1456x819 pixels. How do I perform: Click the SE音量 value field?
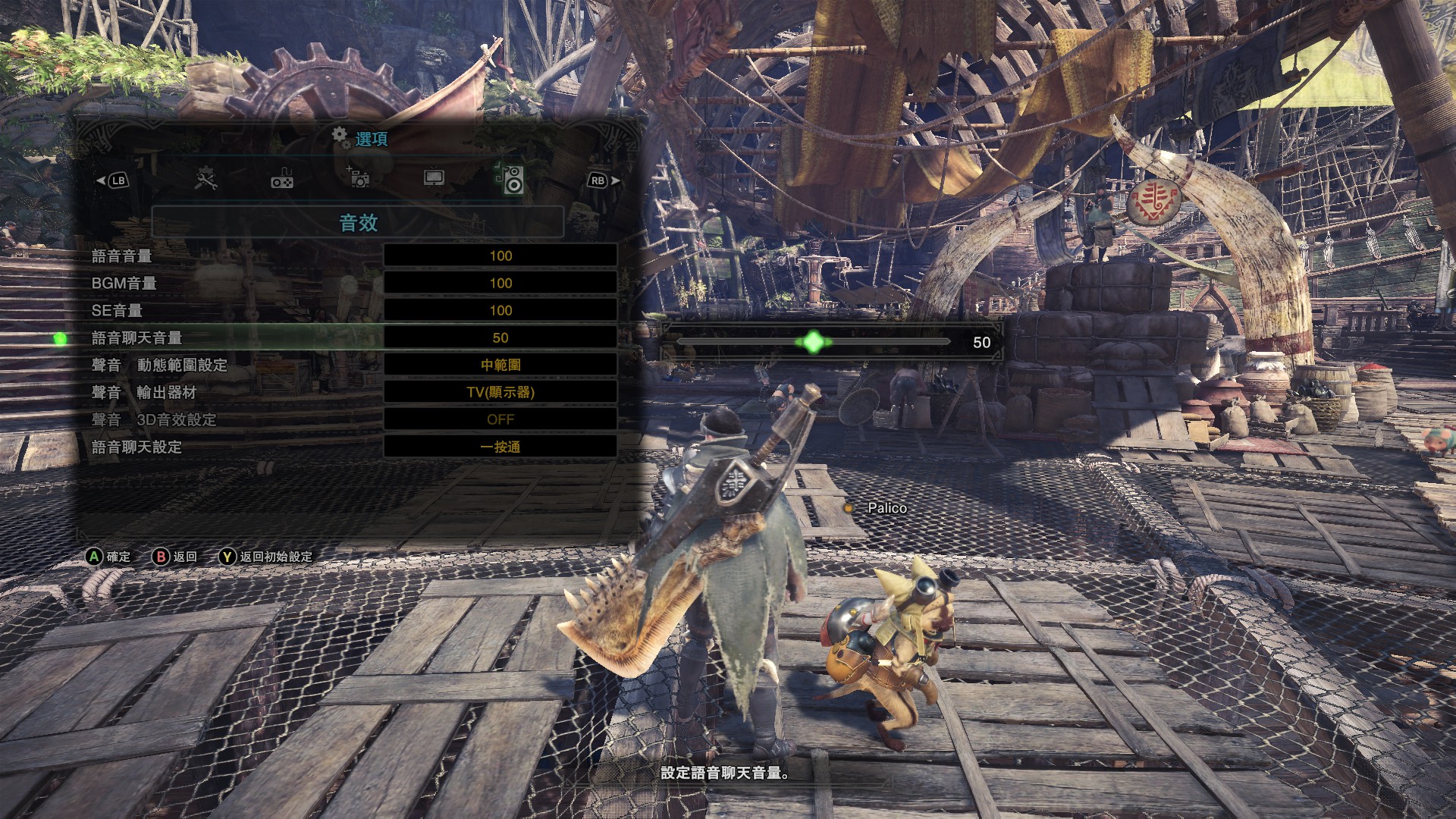pos(500,310)
